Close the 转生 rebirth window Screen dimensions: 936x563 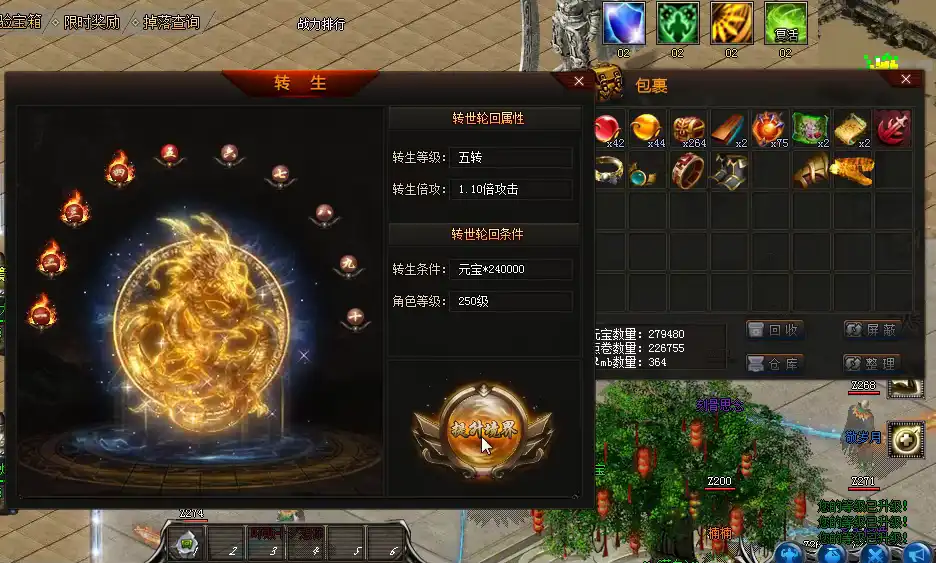coord(579,81)
